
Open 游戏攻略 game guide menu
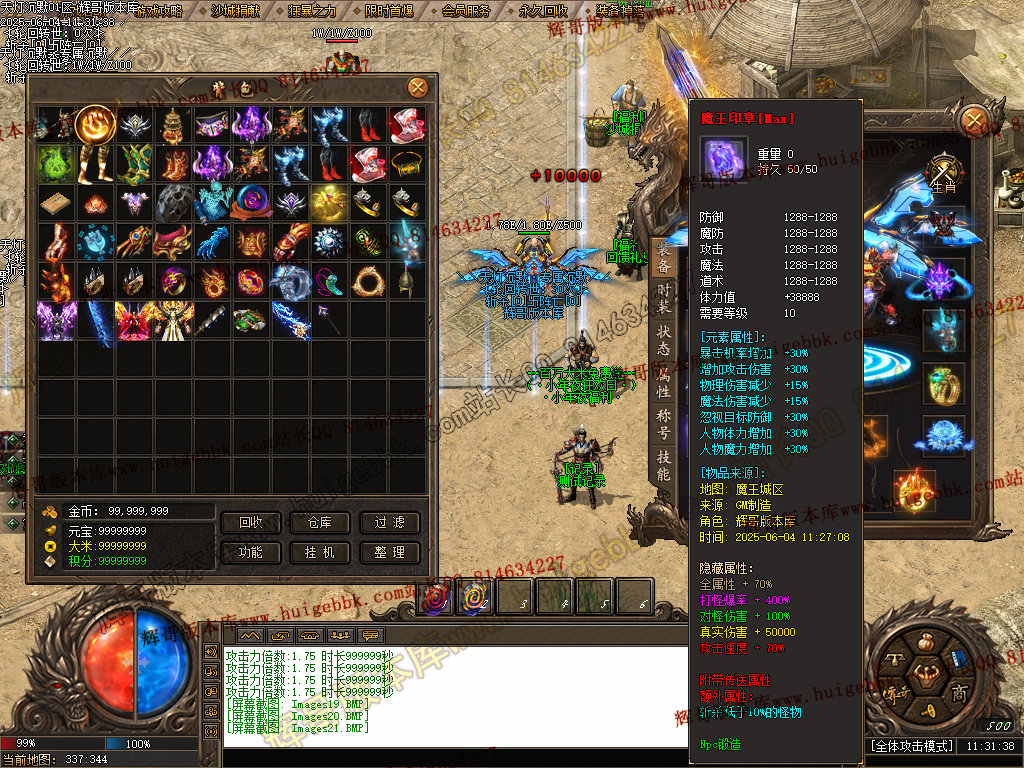point(159,11)
